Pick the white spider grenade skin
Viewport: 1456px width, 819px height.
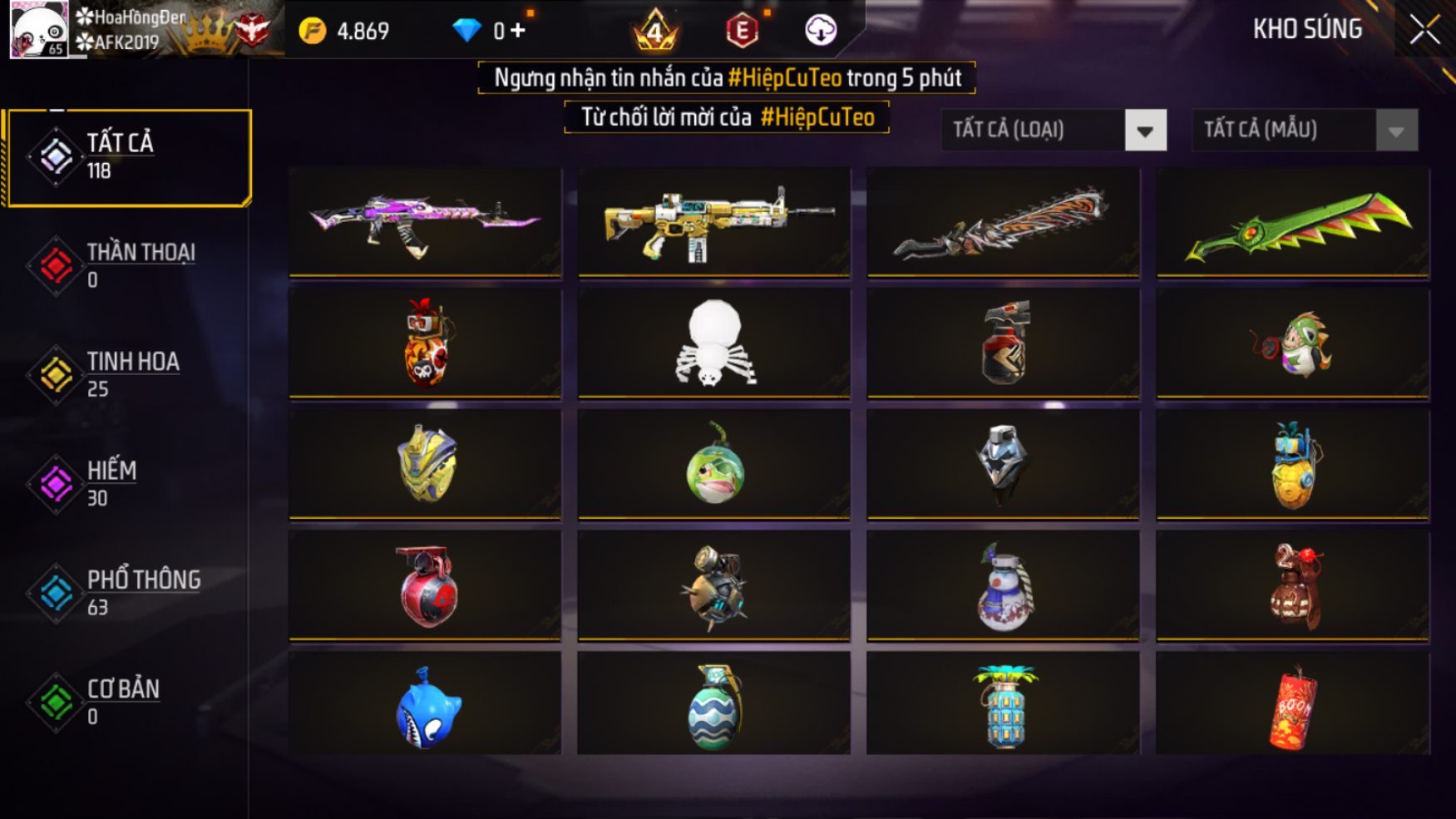714,343
